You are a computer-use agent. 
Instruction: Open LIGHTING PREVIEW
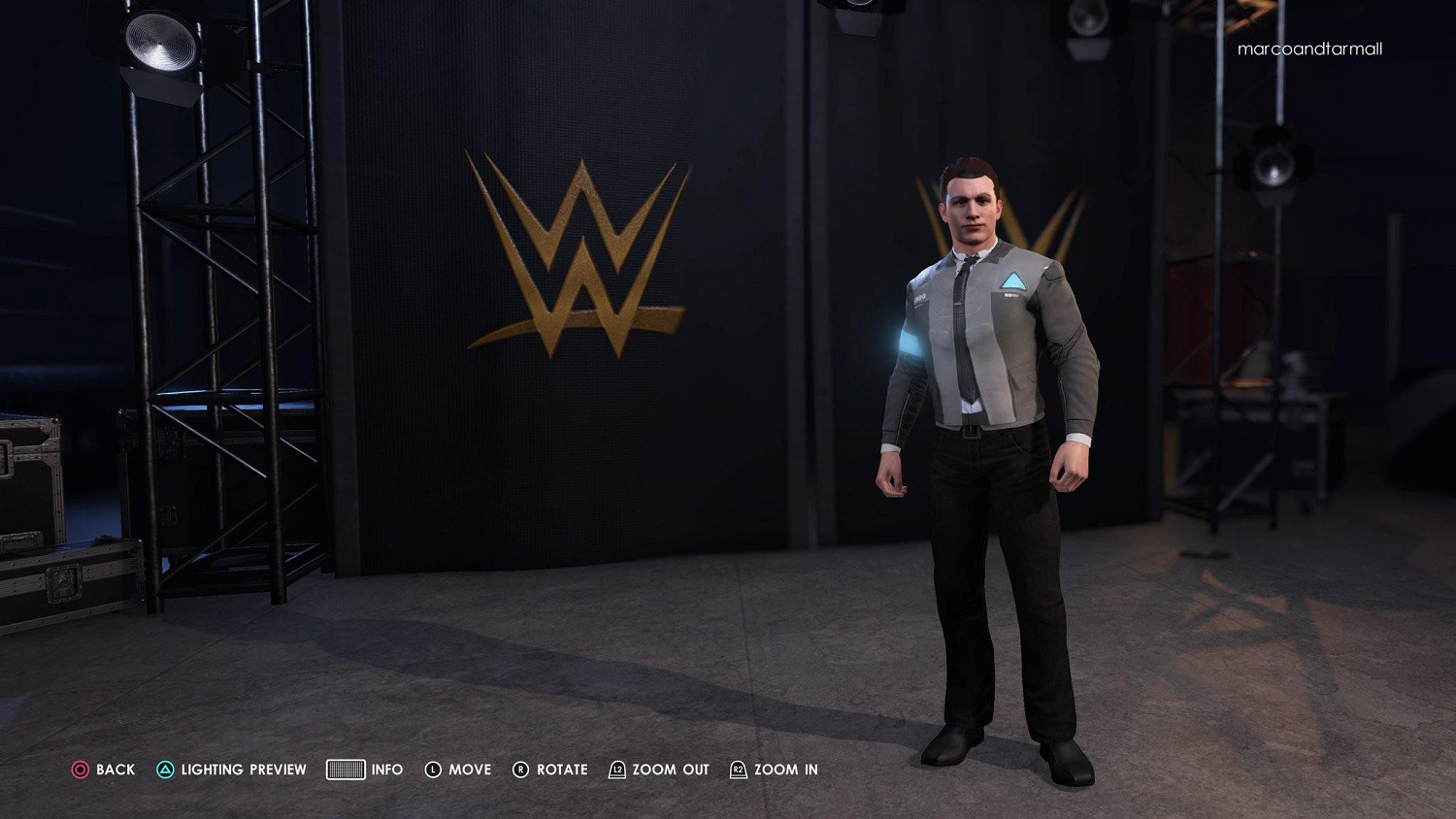[x=243, y=770]
